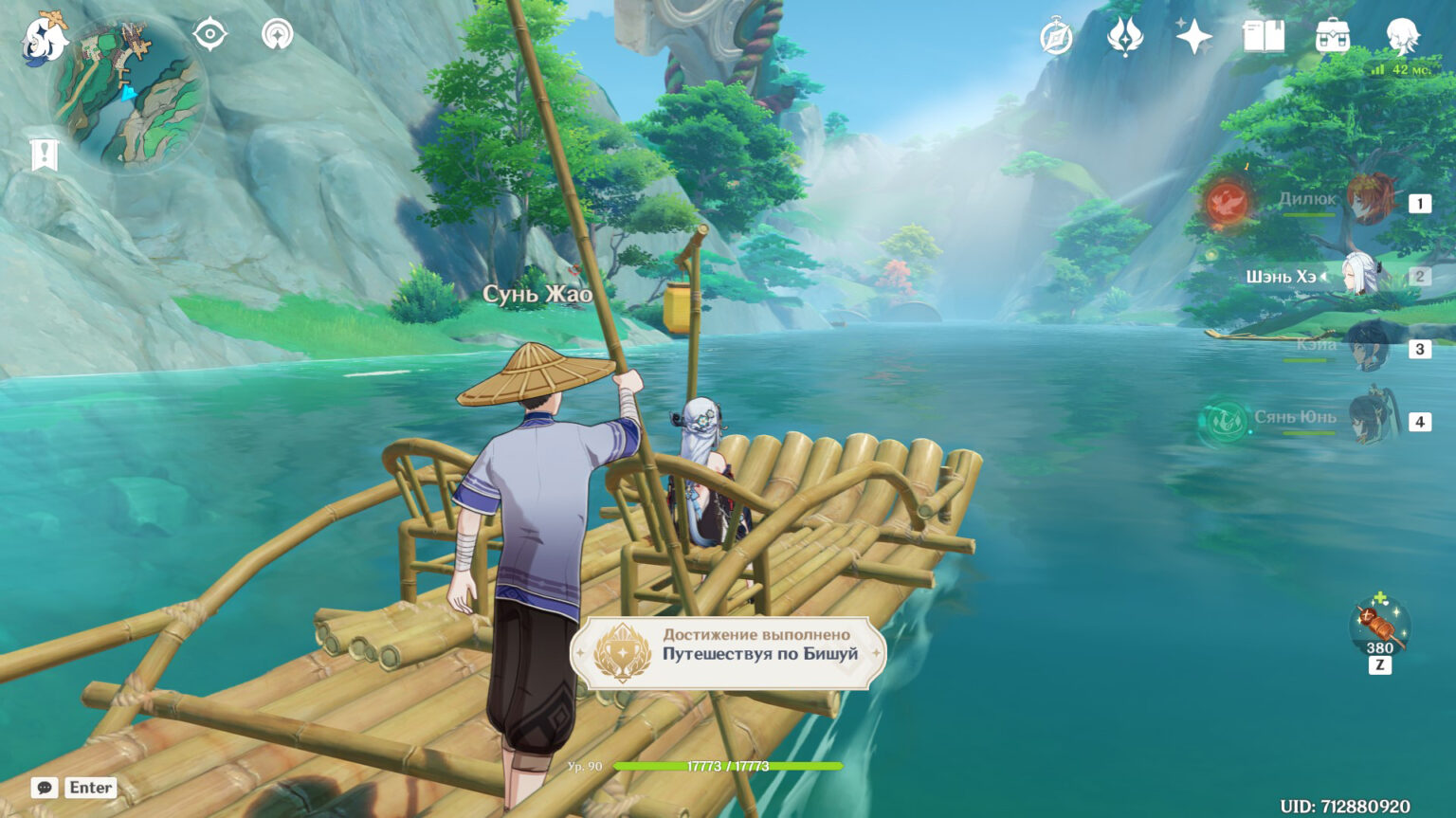Open the events compass icon
1456x818 pixels.
(x=1056, y=38)
